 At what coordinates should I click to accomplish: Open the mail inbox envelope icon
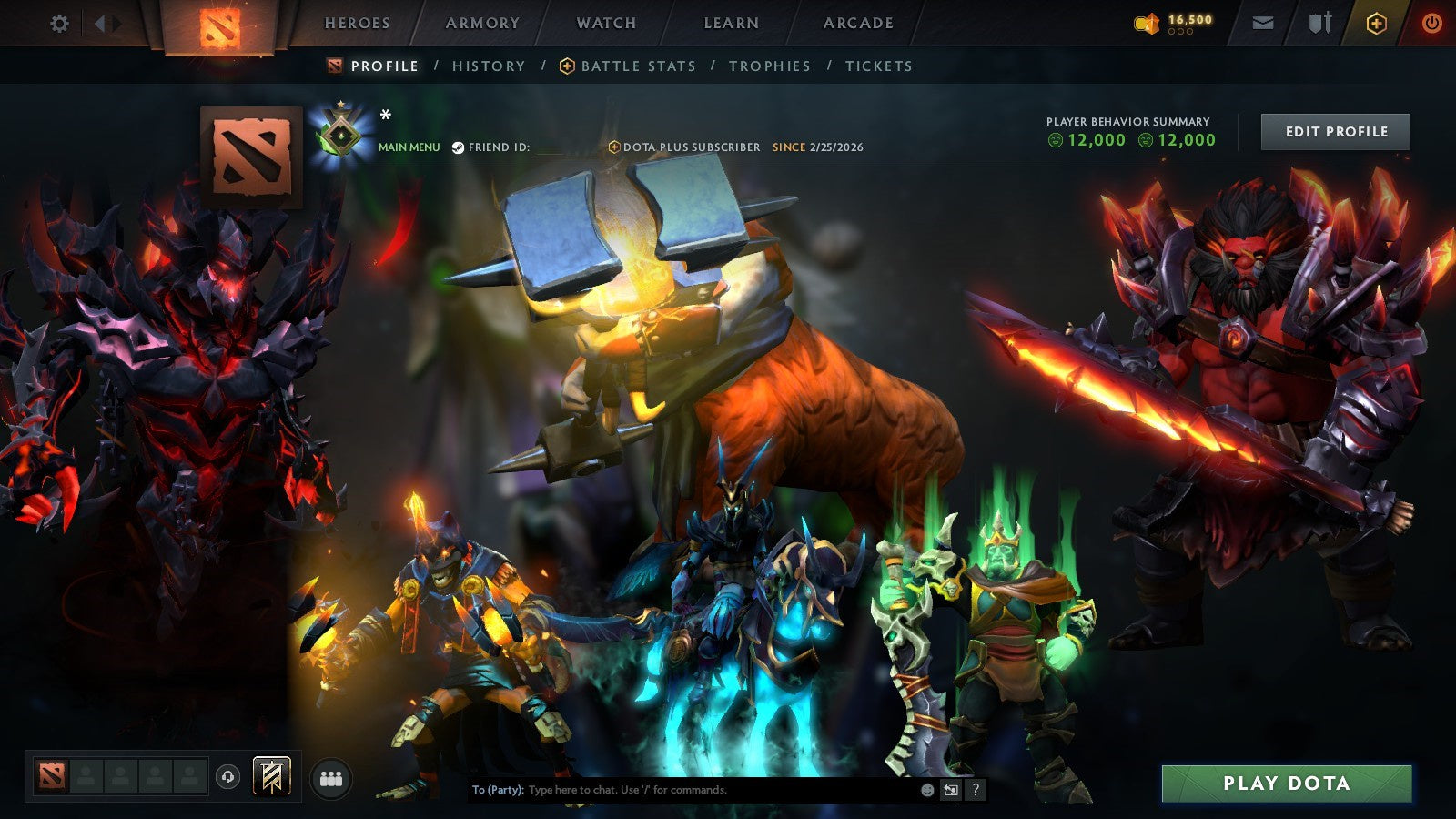pyautogui.click(x=1264, y=24)
